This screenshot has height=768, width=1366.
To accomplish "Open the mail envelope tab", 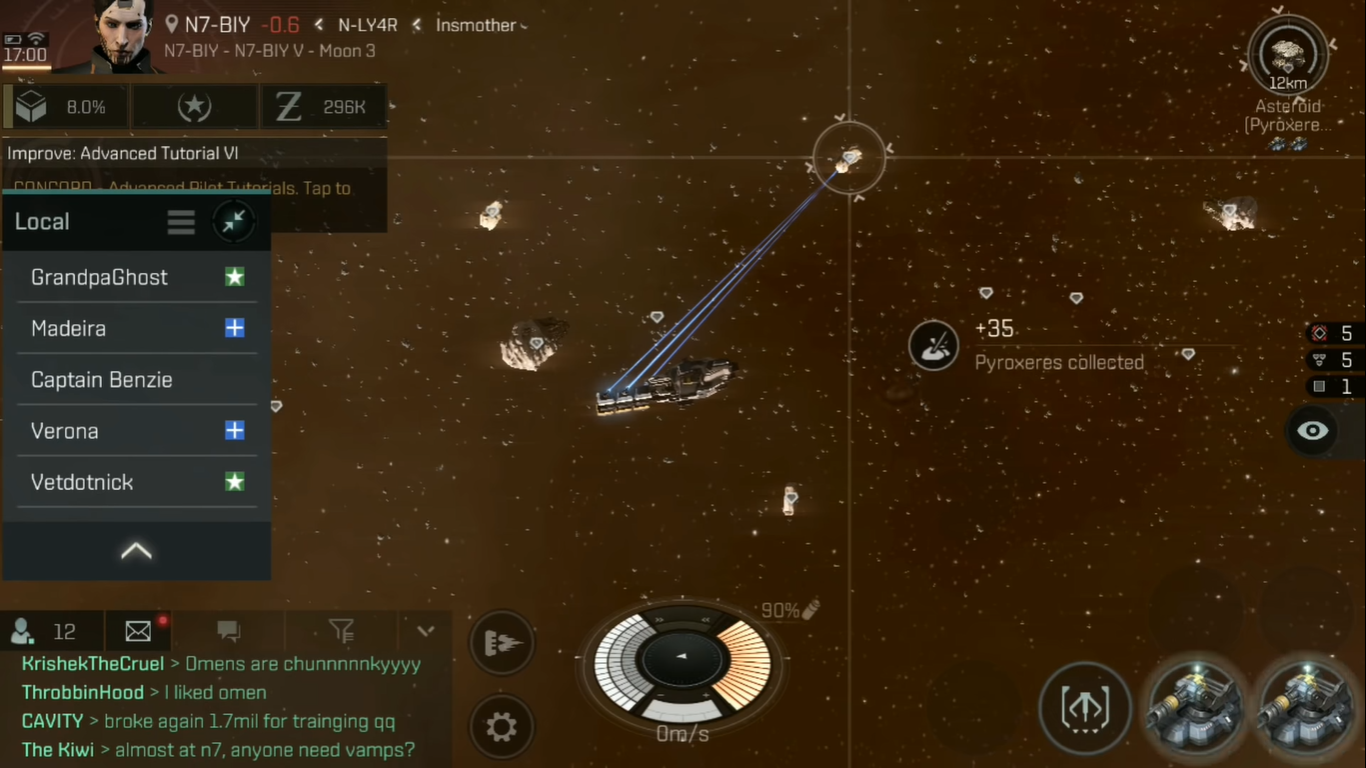I will click(x=139, y=631).
